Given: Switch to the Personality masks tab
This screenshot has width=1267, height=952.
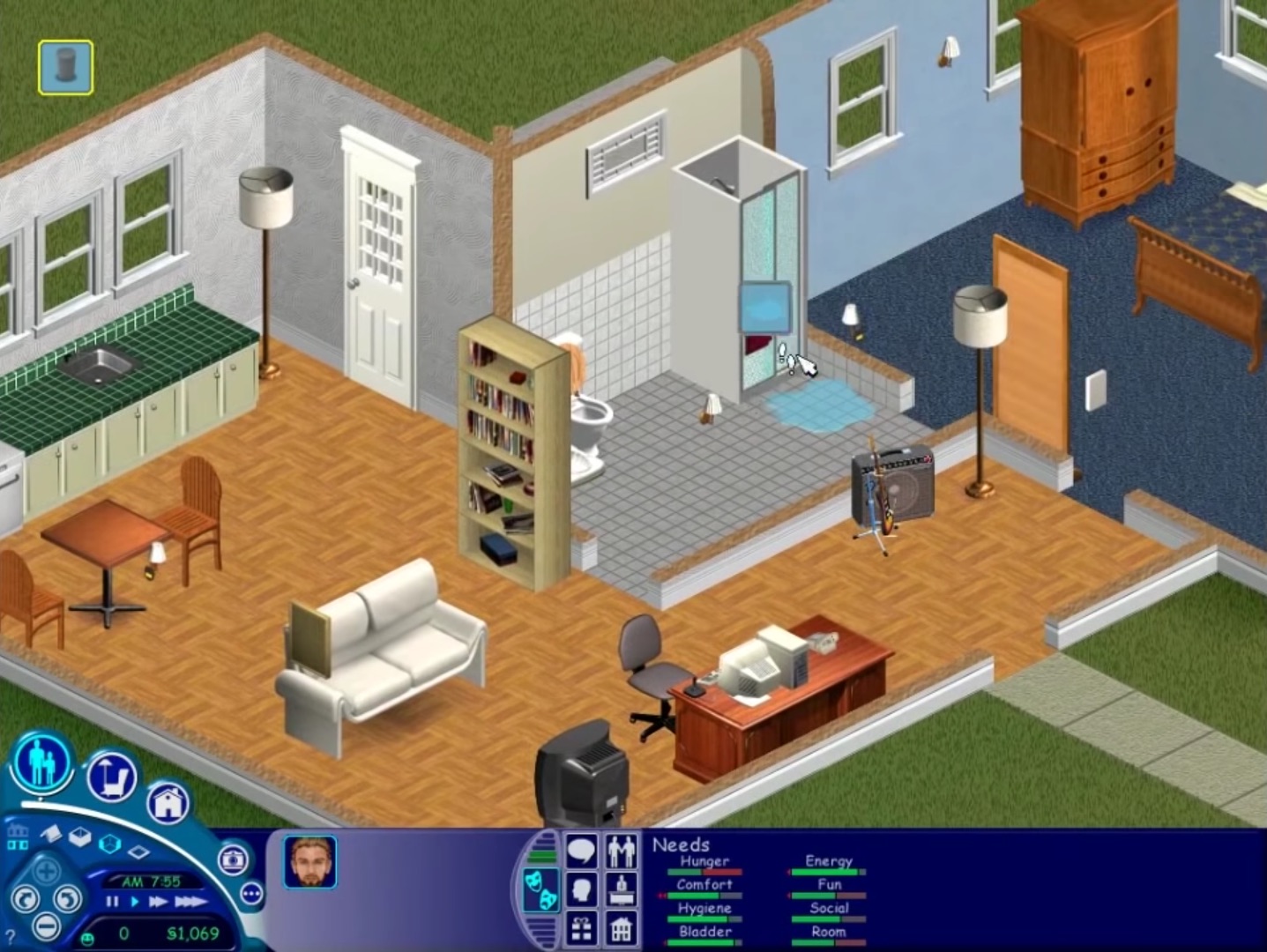Looking at the screenshot, I should pyautogui.click(x=541, y=889).
